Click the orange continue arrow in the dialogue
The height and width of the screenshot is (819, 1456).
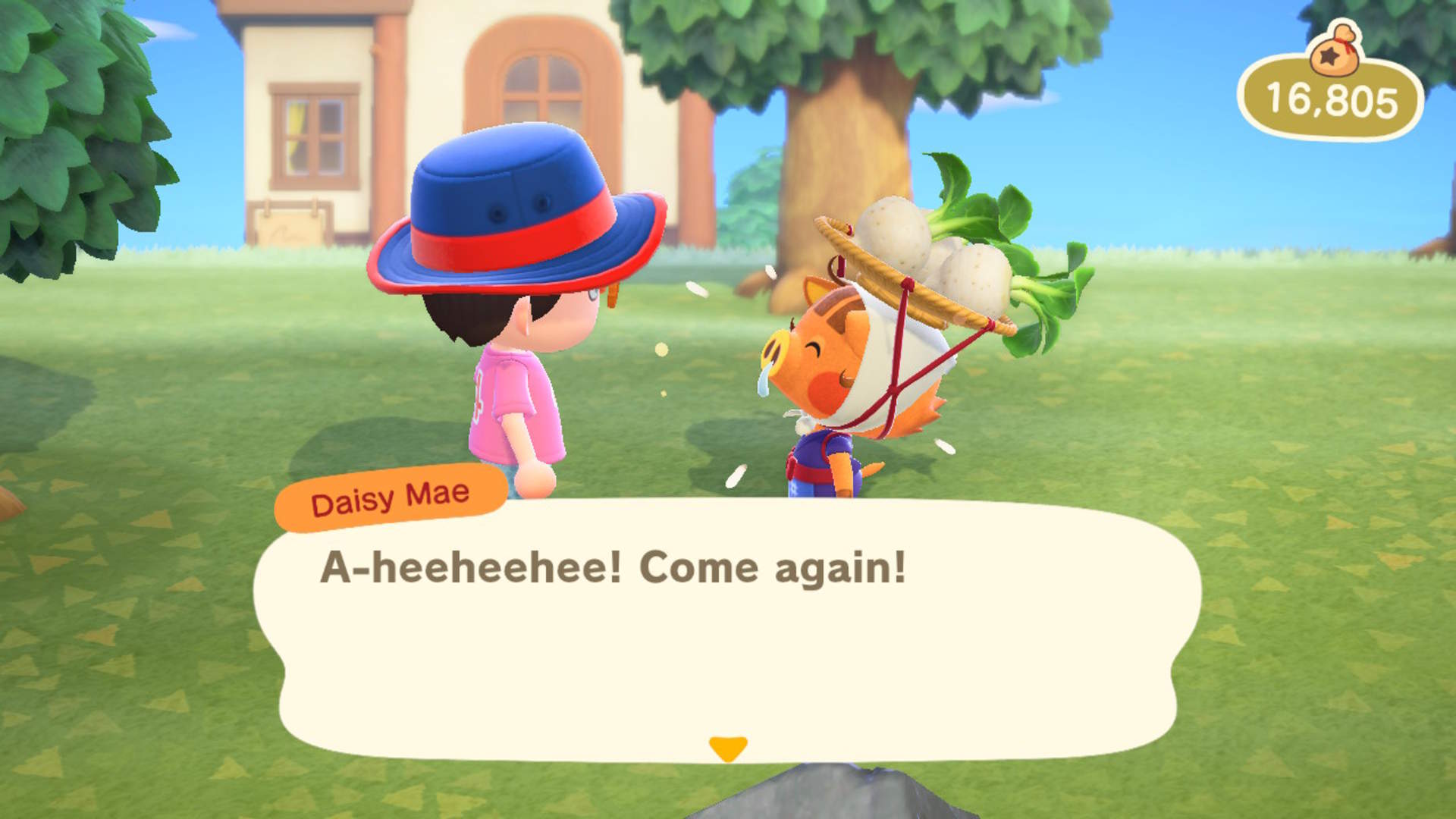[727, 748]
